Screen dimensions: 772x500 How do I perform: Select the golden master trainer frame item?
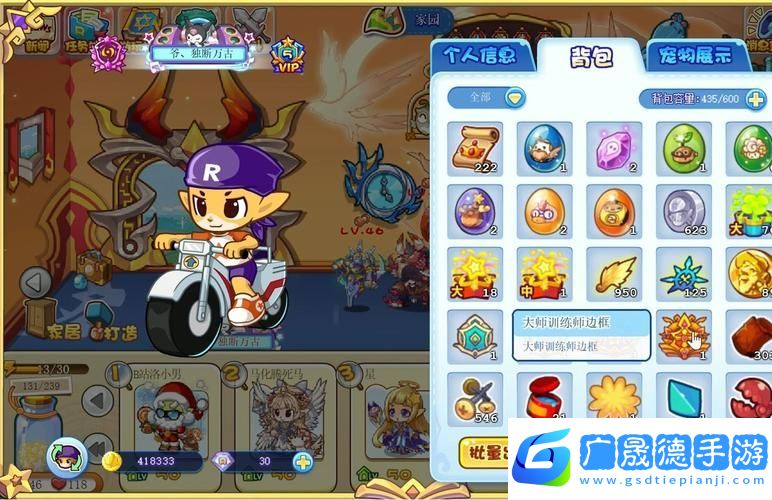coord(684,336)
